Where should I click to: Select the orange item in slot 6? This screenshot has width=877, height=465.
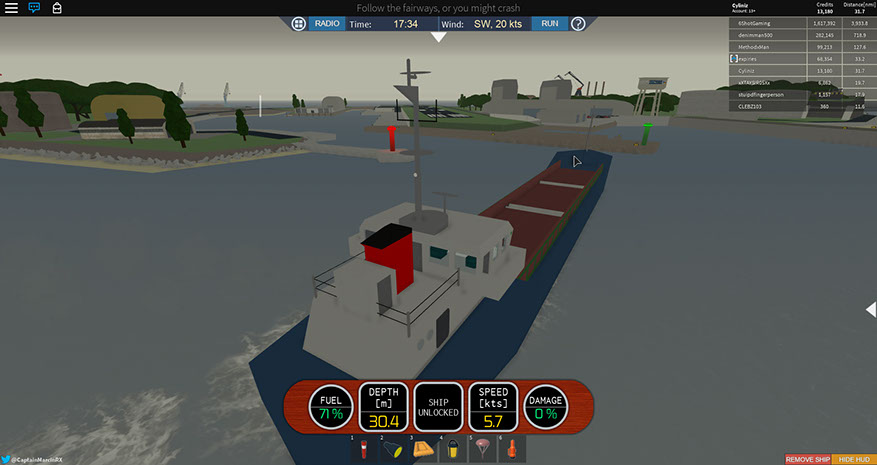click(513, 448)
